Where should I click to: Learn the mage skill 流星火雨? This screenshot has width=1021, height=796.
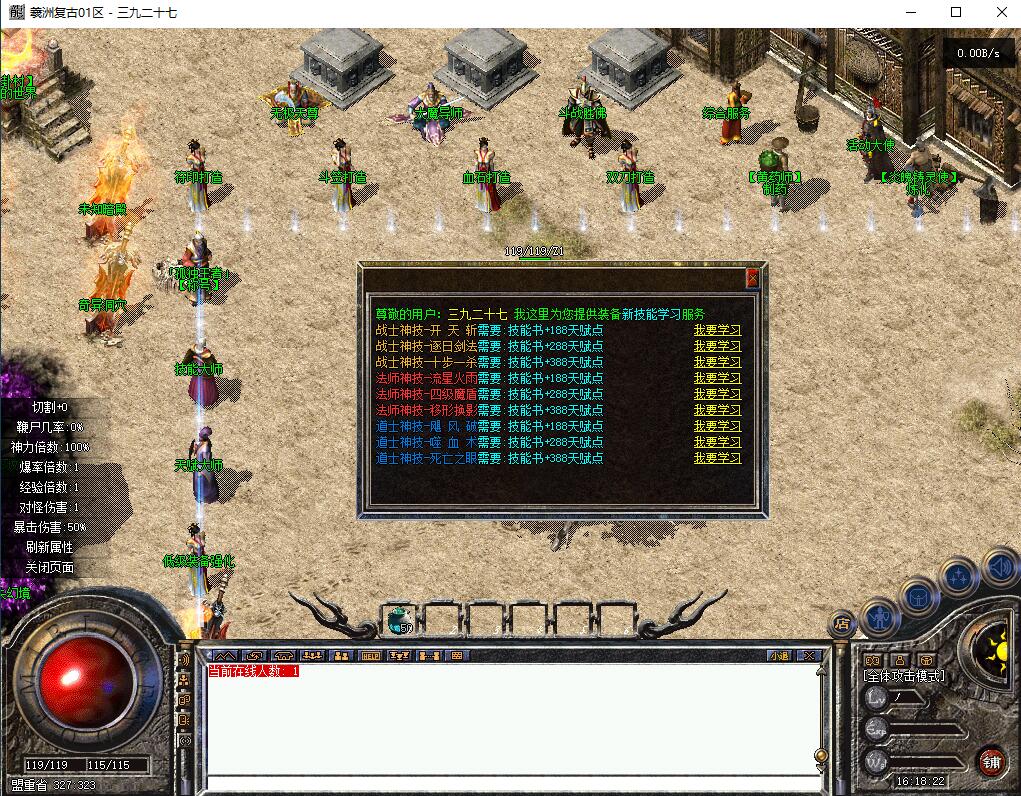point(717,378)
